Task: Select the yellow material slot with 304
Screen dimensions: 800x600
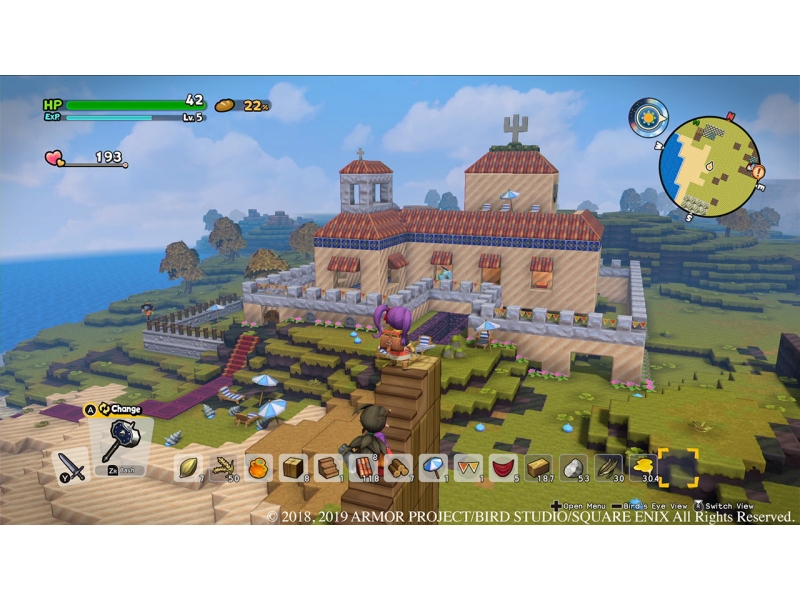Action: (643, 467)
